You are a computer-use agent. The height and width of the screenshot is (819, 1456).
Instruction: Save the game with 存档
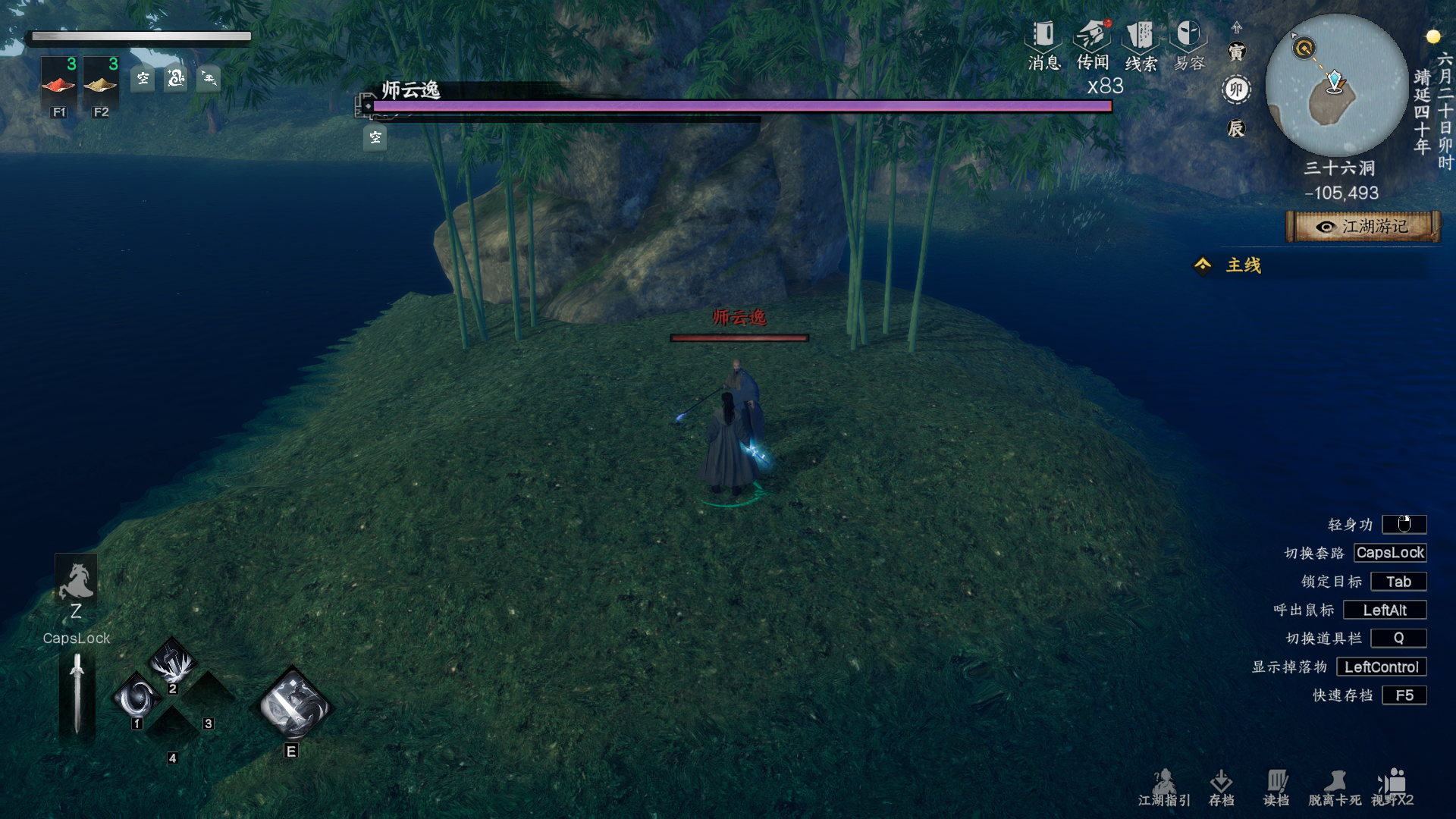pyautogui.click(x=1221, y=787)
